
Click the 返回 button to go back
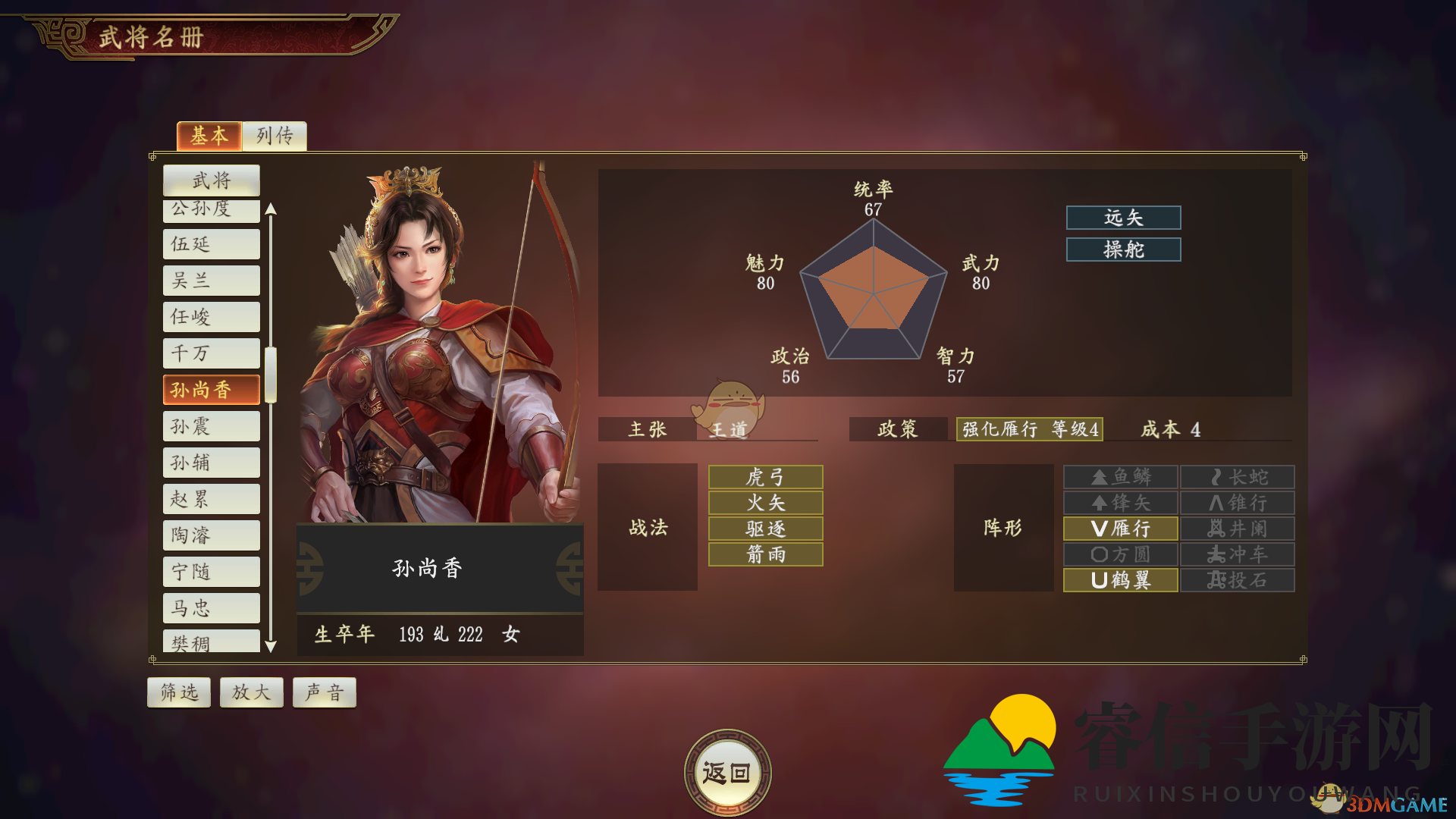(x=727, y=771)
